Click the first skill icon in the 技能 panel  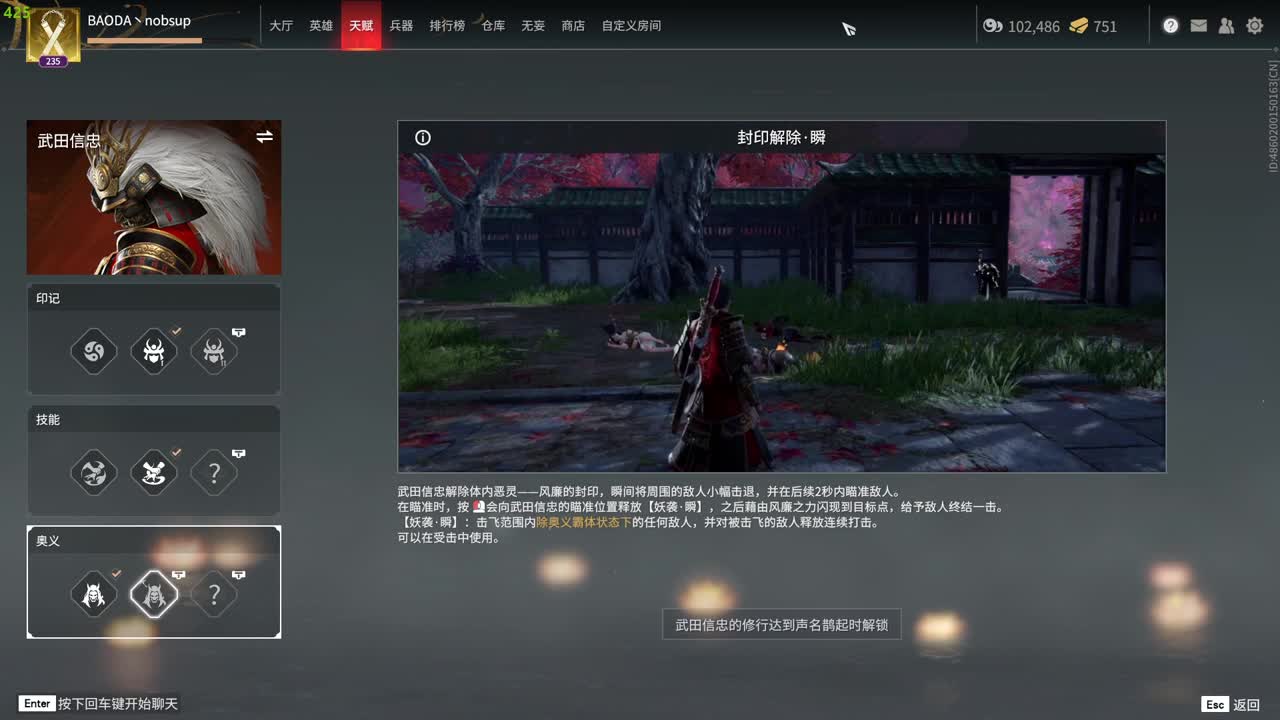(x=93, y=473)
